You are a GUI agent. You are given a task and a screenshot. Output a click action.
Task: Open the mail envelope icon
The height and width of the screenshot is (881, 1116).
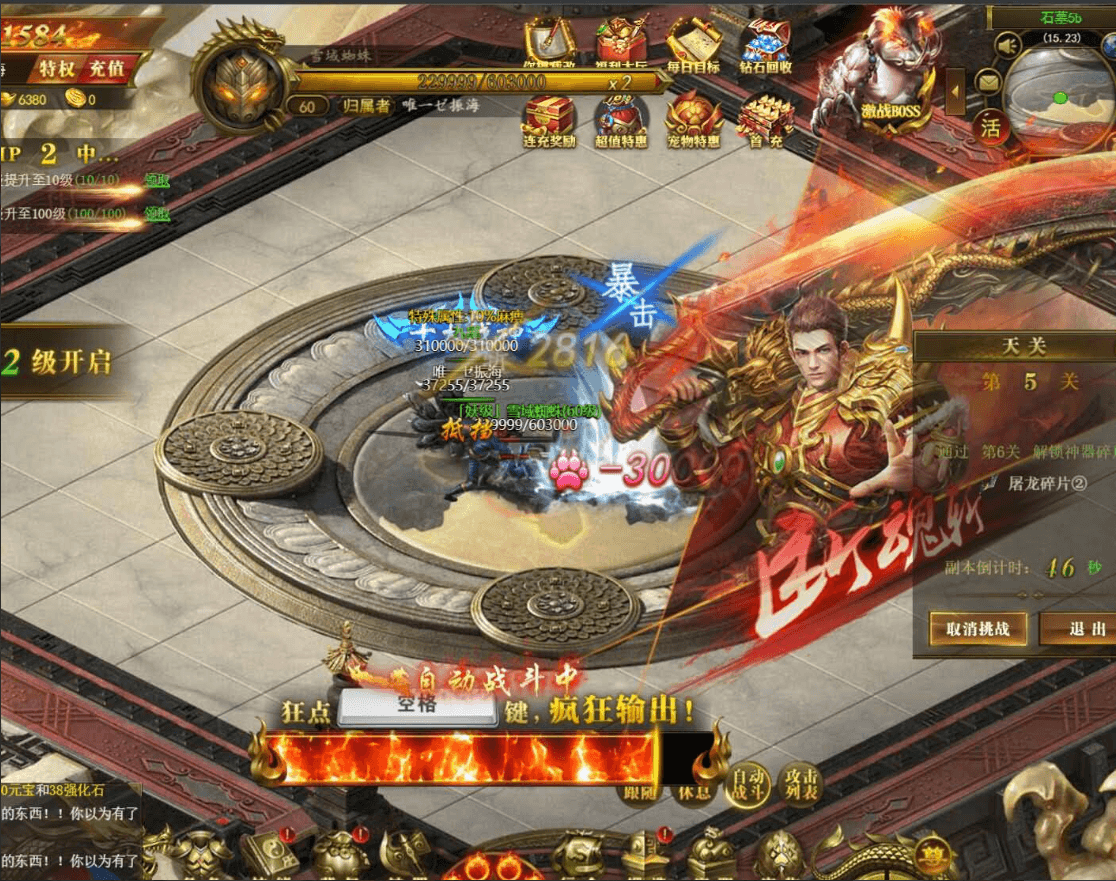point(989,83)
